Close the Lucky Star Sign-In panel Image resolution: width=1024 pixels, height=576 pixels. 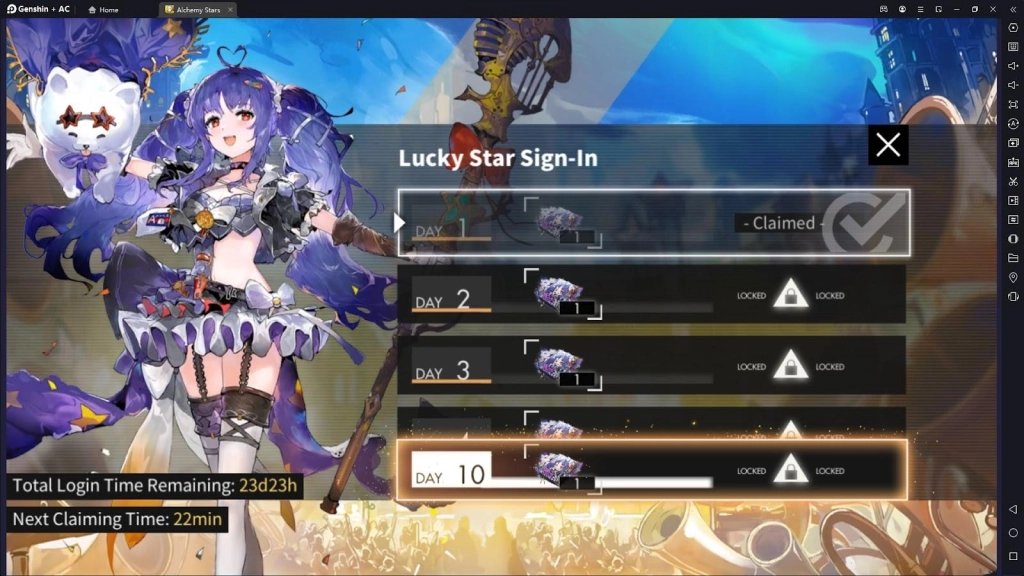click(x=888, y=146)
